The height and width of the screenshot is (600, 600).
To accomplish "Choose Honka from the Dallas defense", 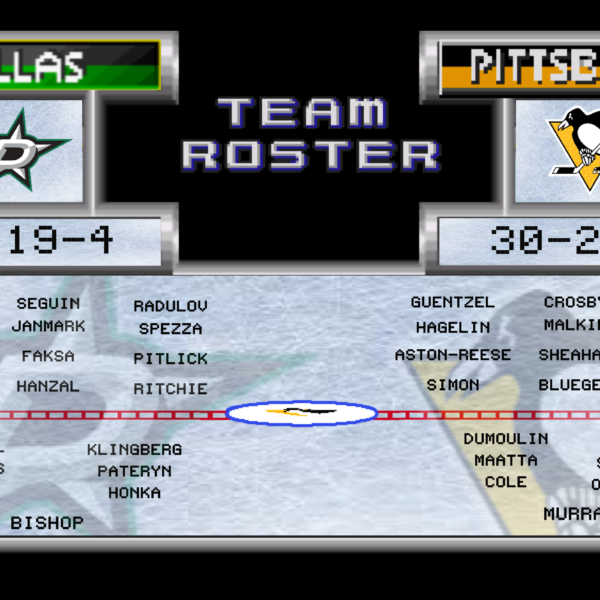I will coord(134,493).
